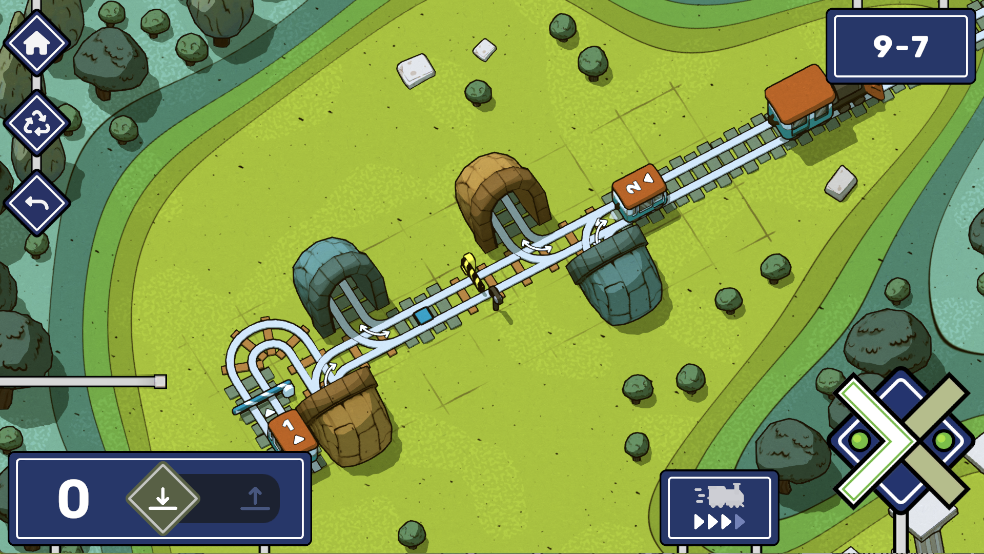984x554 pixels.
Task: Return to the home menu
Action: pos(37,43)
